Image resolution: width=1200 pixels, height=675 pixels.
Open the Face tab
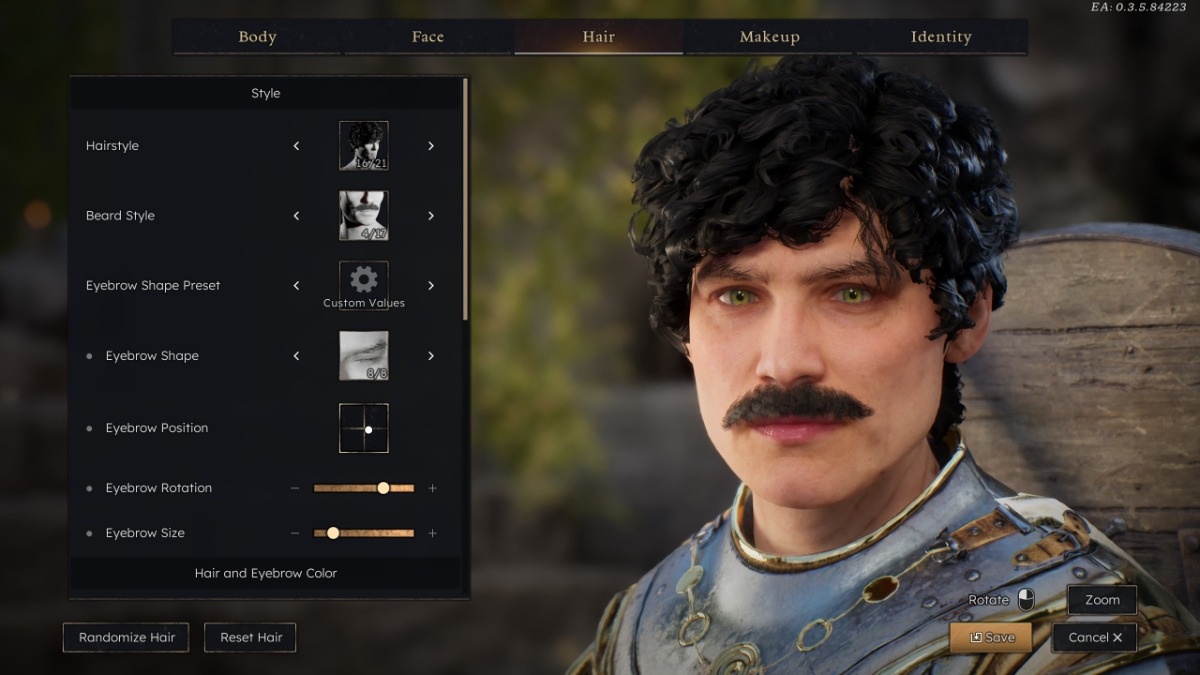(428, 37)
